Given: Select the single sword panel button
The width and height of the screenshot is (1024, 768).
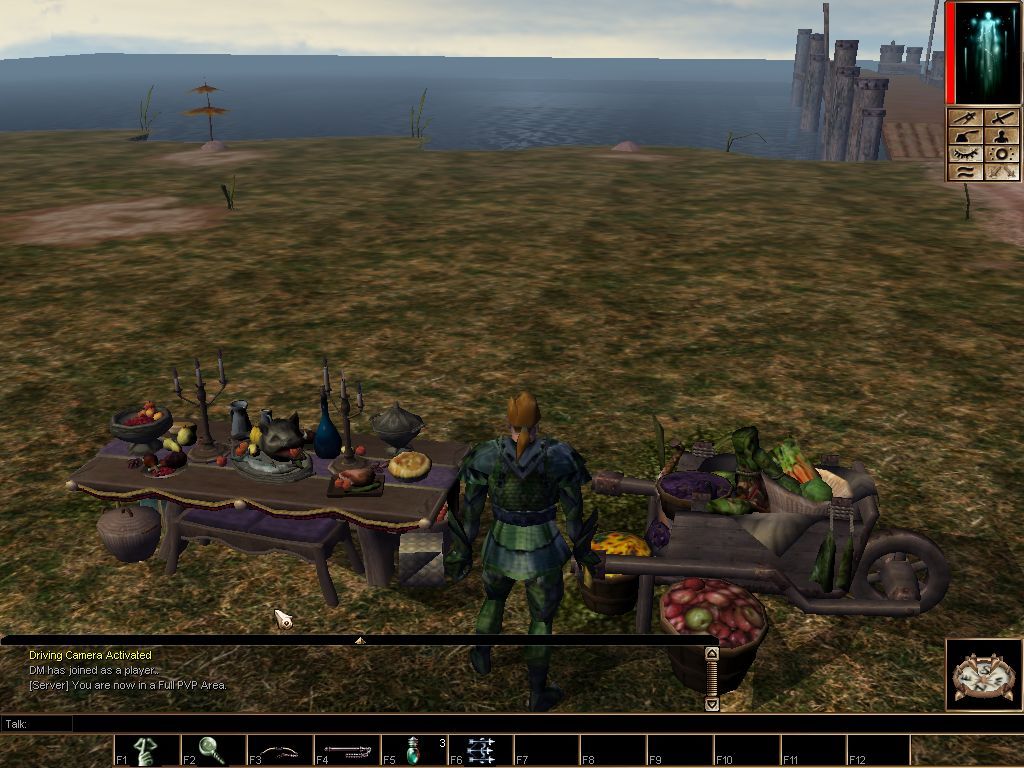Looking at the screenshot, I should pyautogui.click(x=1001, y=118).
